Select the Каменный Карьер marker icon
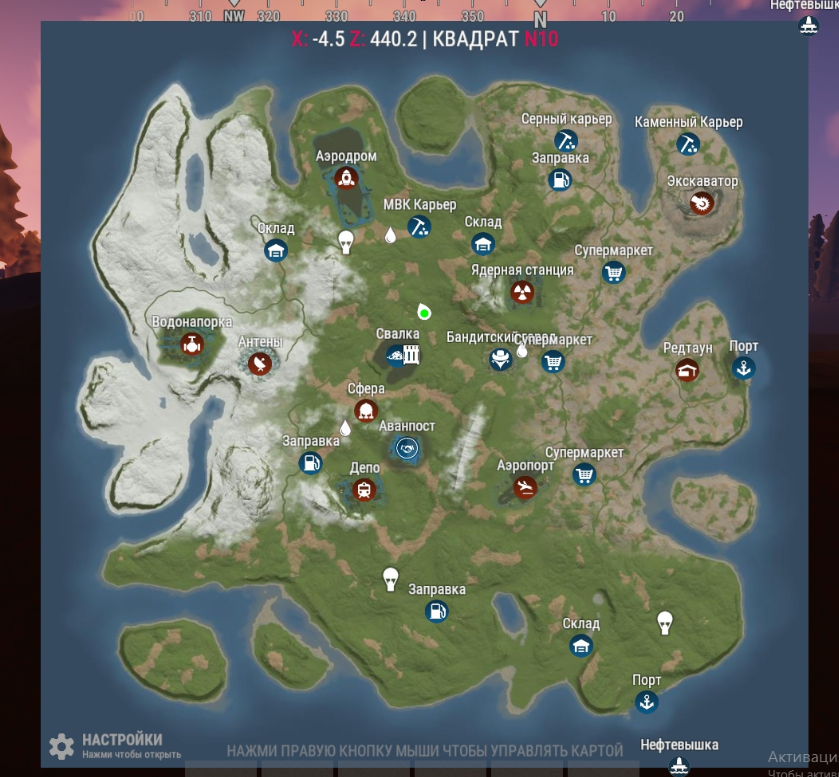Image resolution: width=839 pixels, height=777 pixels. coord(688,143)
